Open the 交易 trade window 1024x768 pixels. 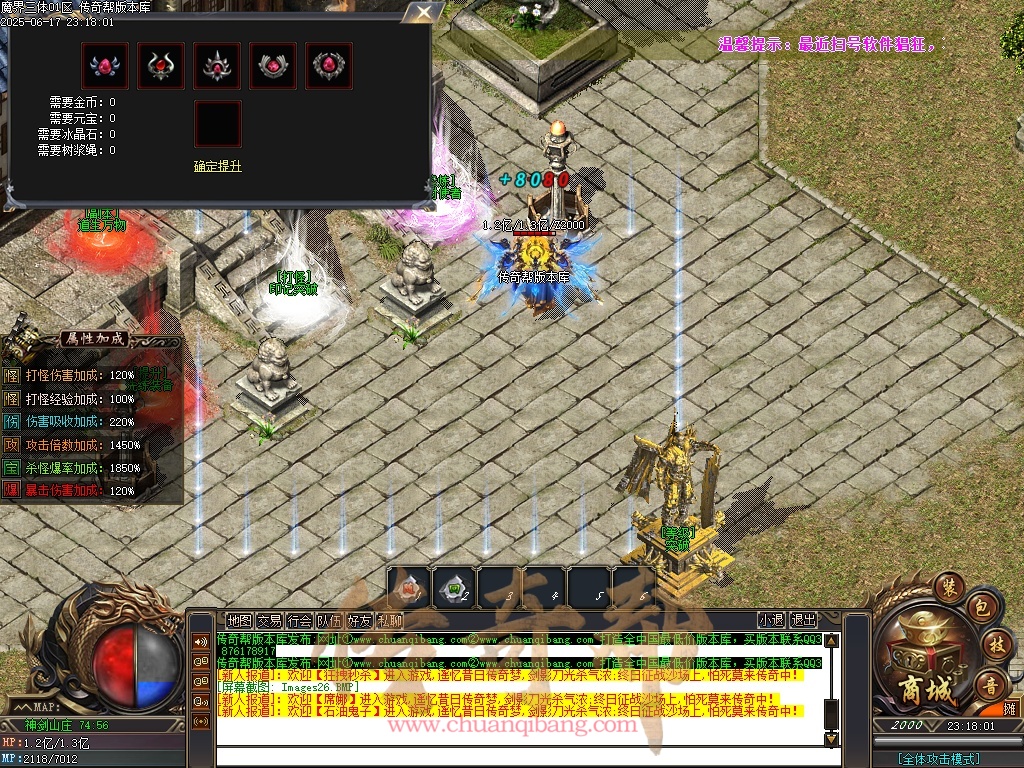(x=269, y=620)
